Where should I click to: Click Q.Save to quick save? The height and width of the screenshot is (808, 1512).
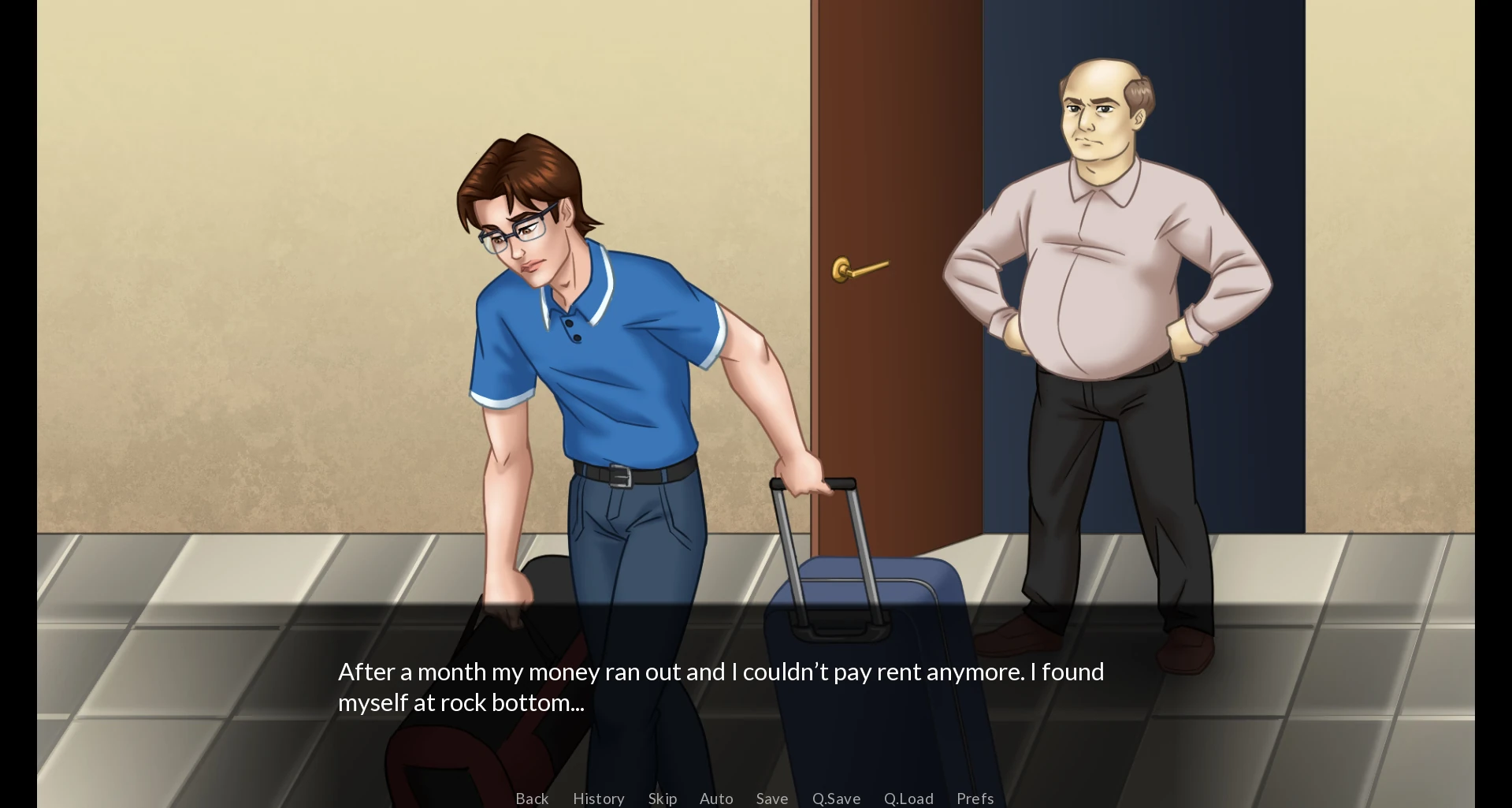pos(836,799)
